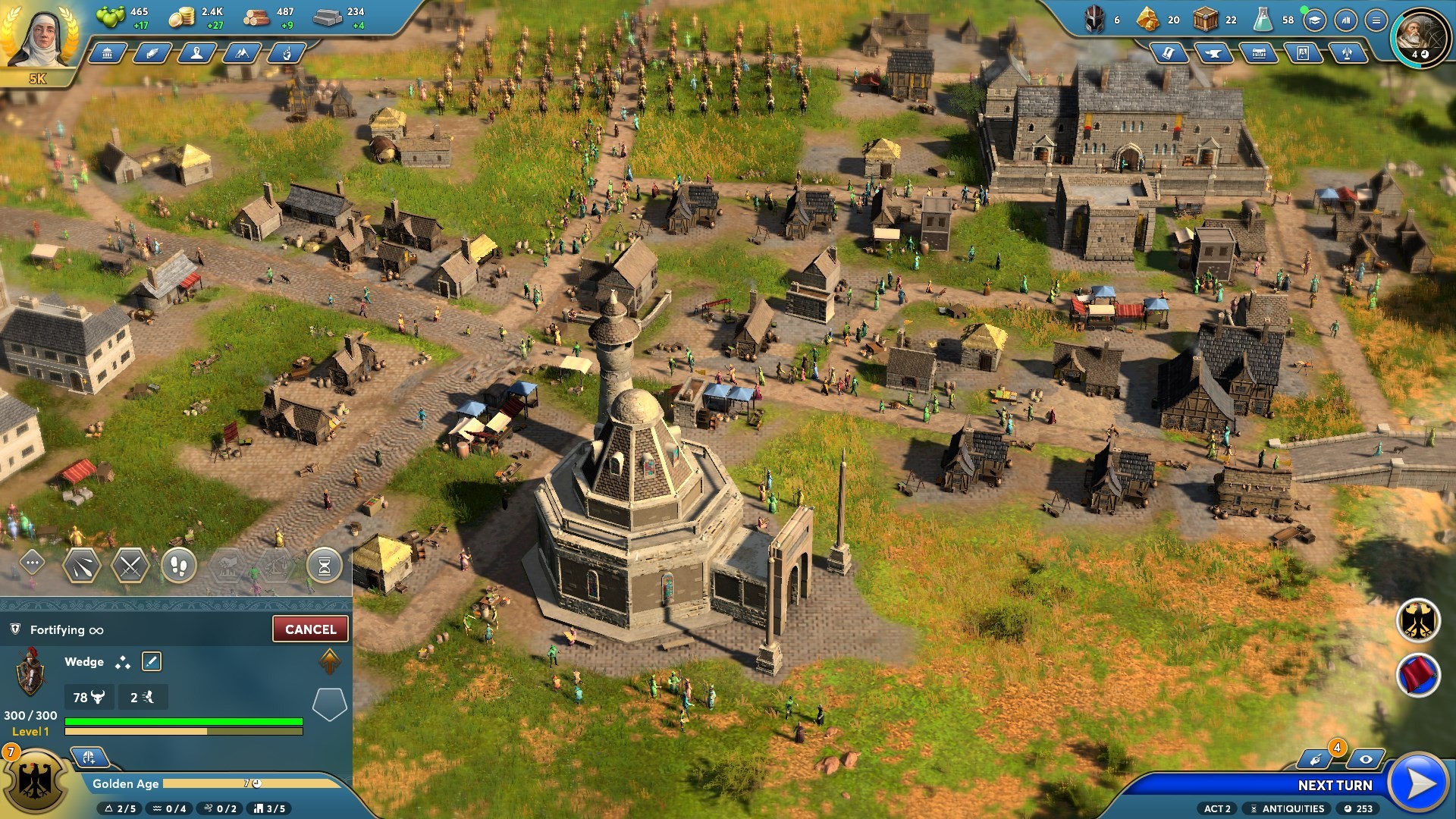Open the treasure chest tab

(1258, 53)
